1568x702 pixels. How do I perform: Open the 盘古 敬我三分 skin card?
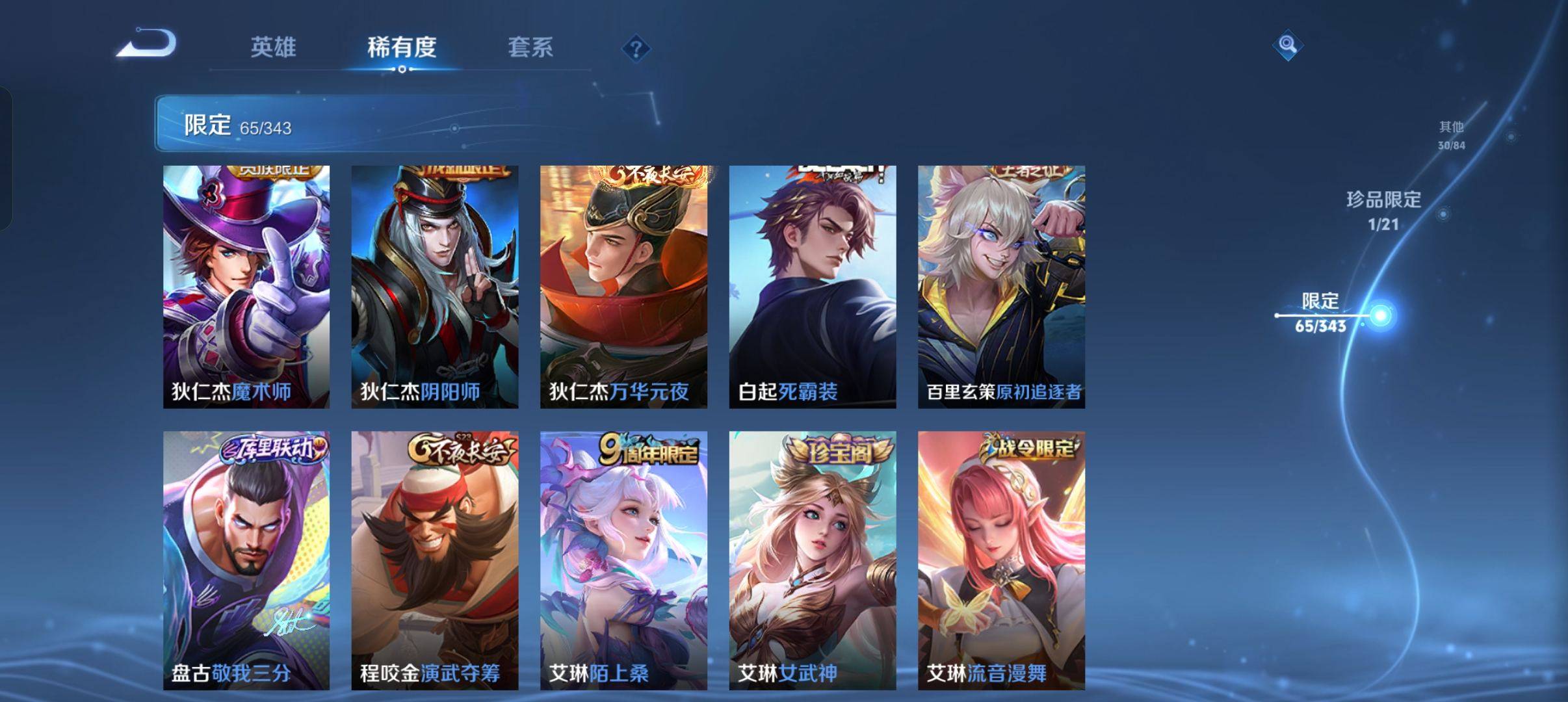pos(246,560)
